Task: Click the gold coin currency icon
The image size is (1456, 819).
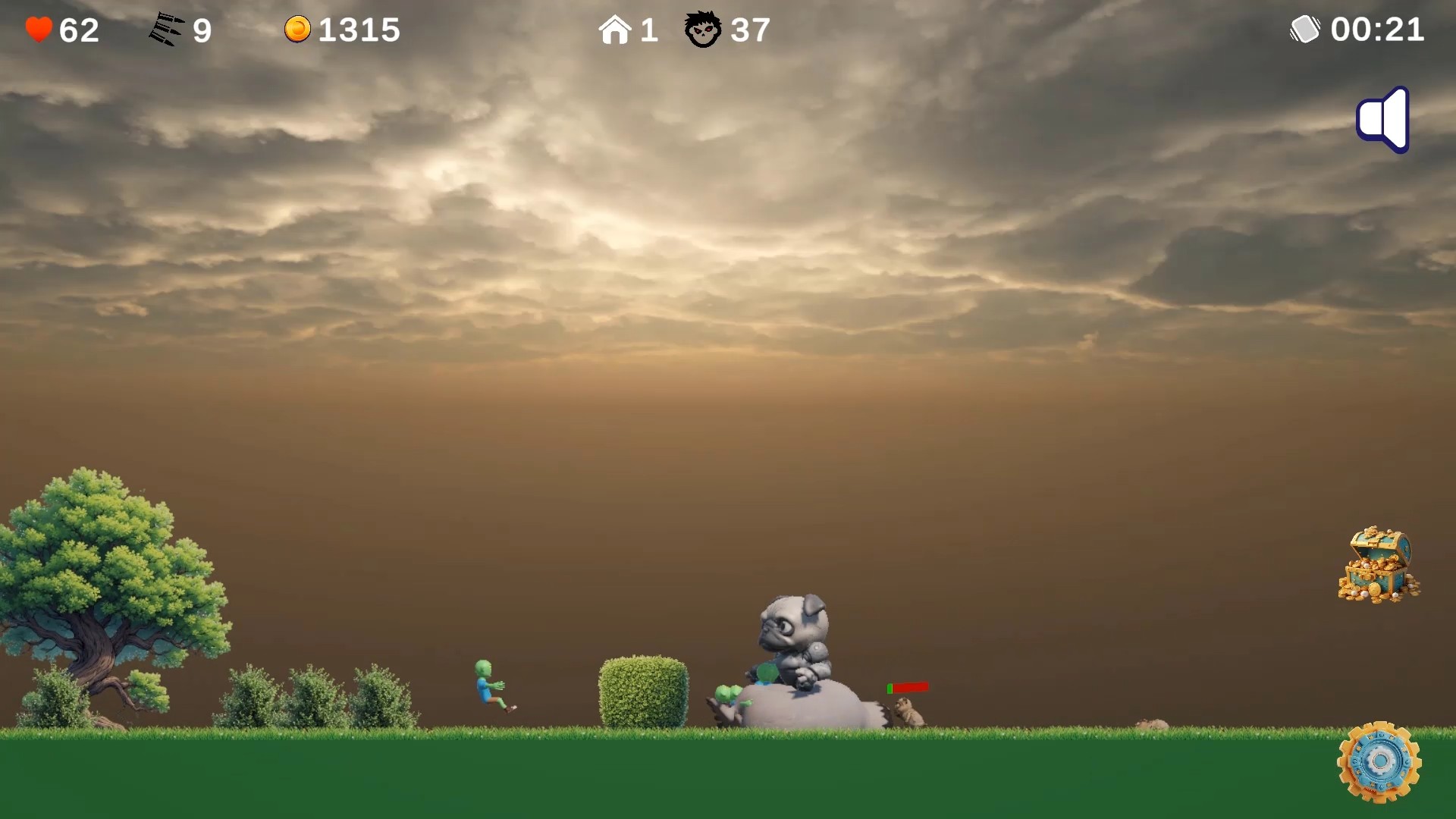Action: click(x=299, y=30)
